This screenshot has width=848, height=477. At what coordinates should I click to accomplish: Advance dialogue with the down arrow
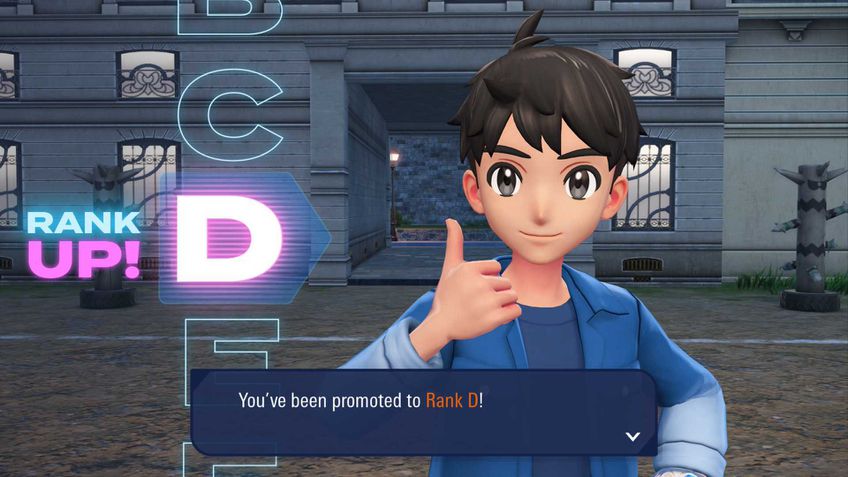(x=632, y=436)
